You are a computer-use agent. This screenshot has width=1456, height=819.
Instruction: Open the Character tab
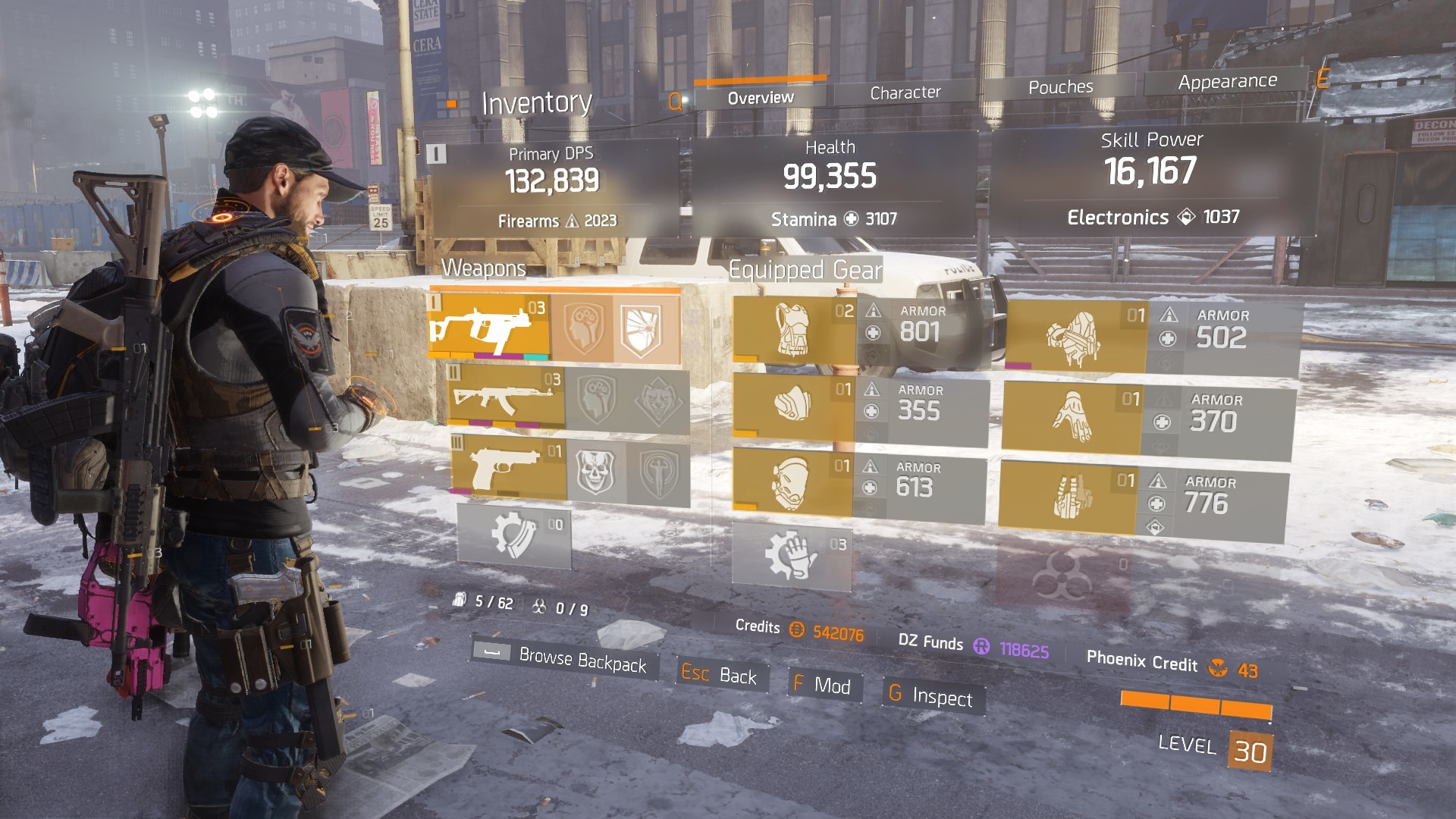[x=905, y=93]
